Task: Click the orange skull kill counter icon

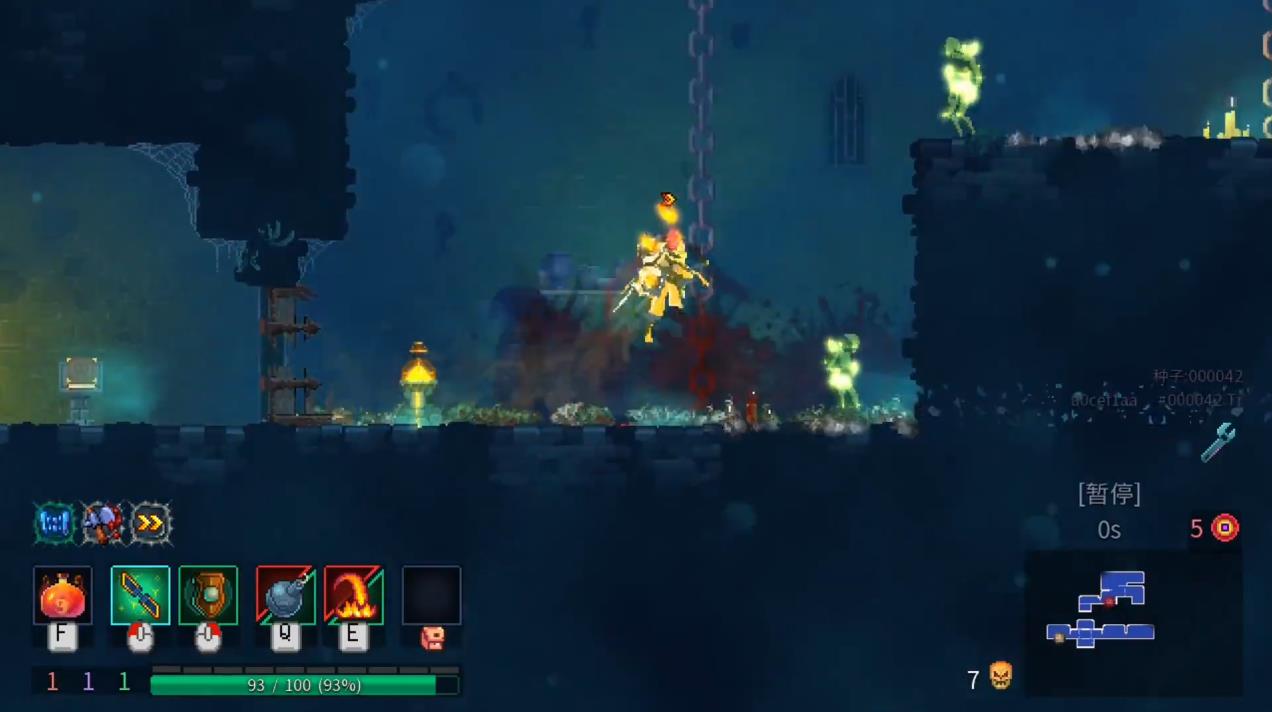Action: (x=1000, y=677)
